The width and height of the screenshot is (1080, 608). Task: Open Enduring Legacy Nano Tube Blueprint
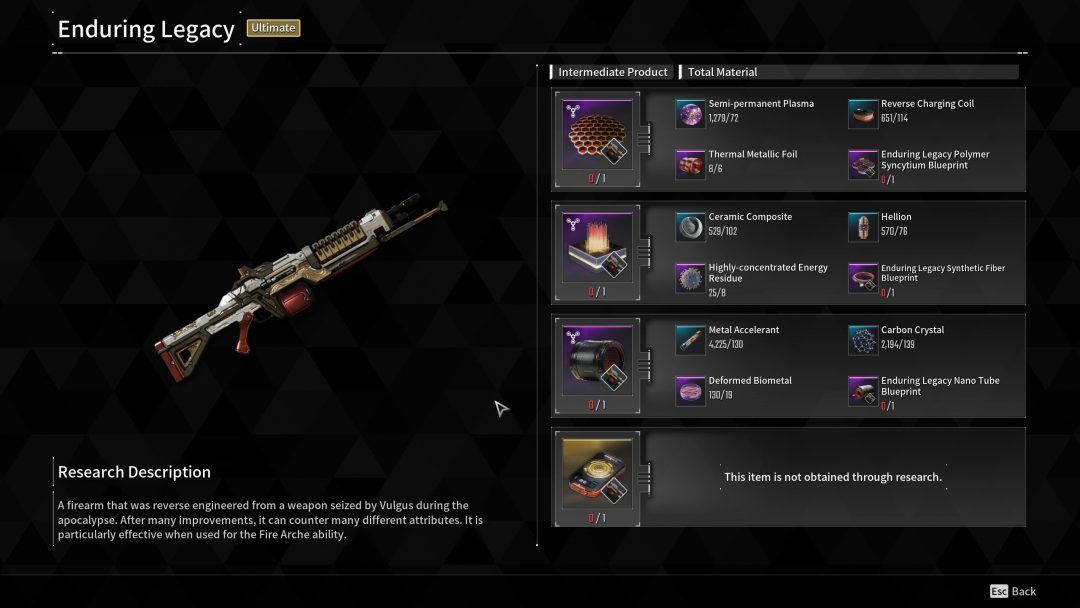(863, 390)
